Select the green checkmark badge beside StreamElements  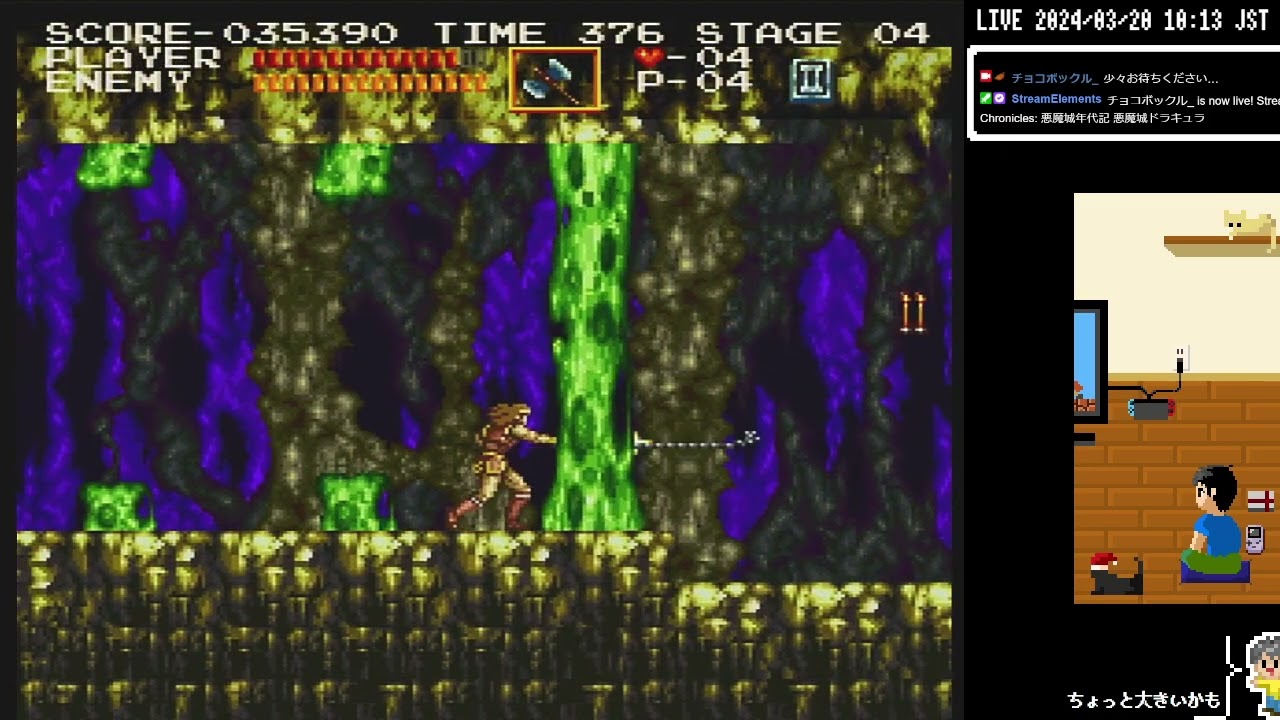coord(988,98)
